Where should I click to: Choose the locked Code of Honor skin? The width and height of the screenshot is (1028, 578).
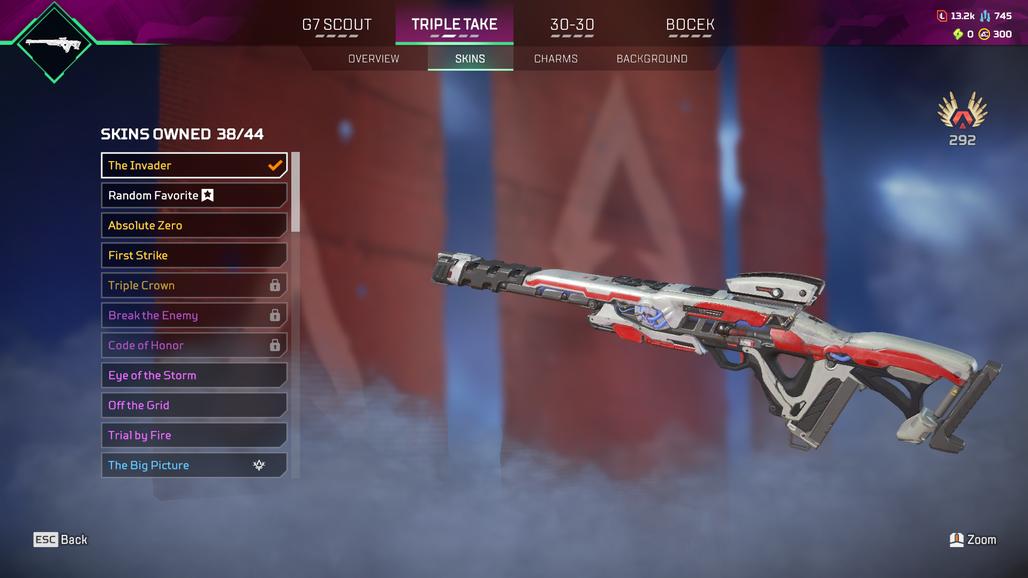194,345
